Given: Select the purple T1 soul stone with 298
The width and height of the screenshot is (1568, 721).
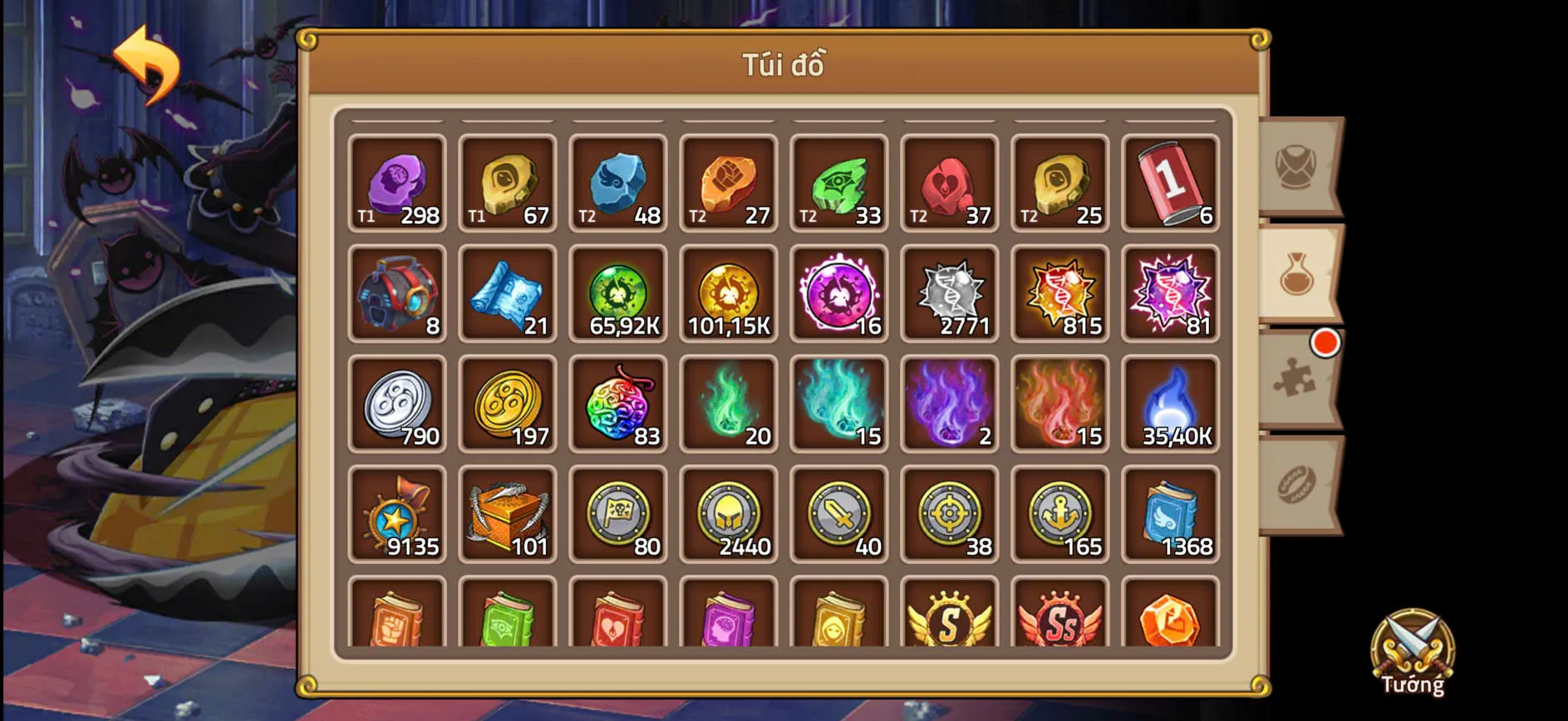Looking at the screenshot, I should tap(396, 181).
